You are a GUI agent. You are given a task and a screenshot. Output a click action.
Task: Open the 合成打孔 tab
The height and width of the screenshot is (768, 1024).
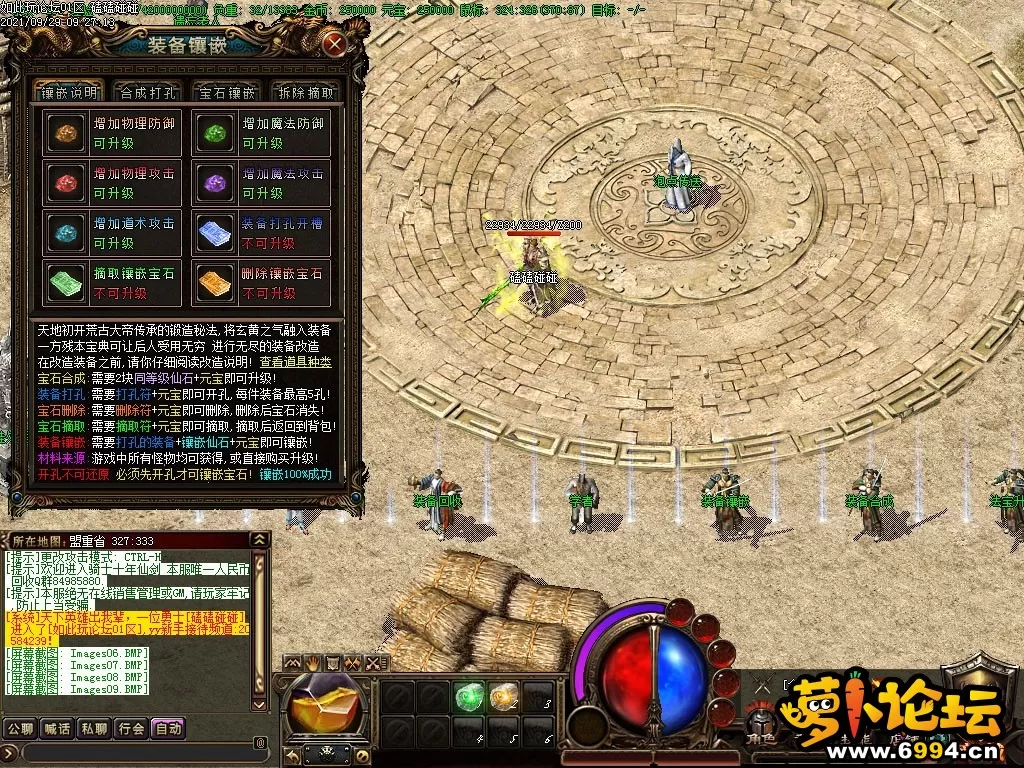(x=147, y=92)
